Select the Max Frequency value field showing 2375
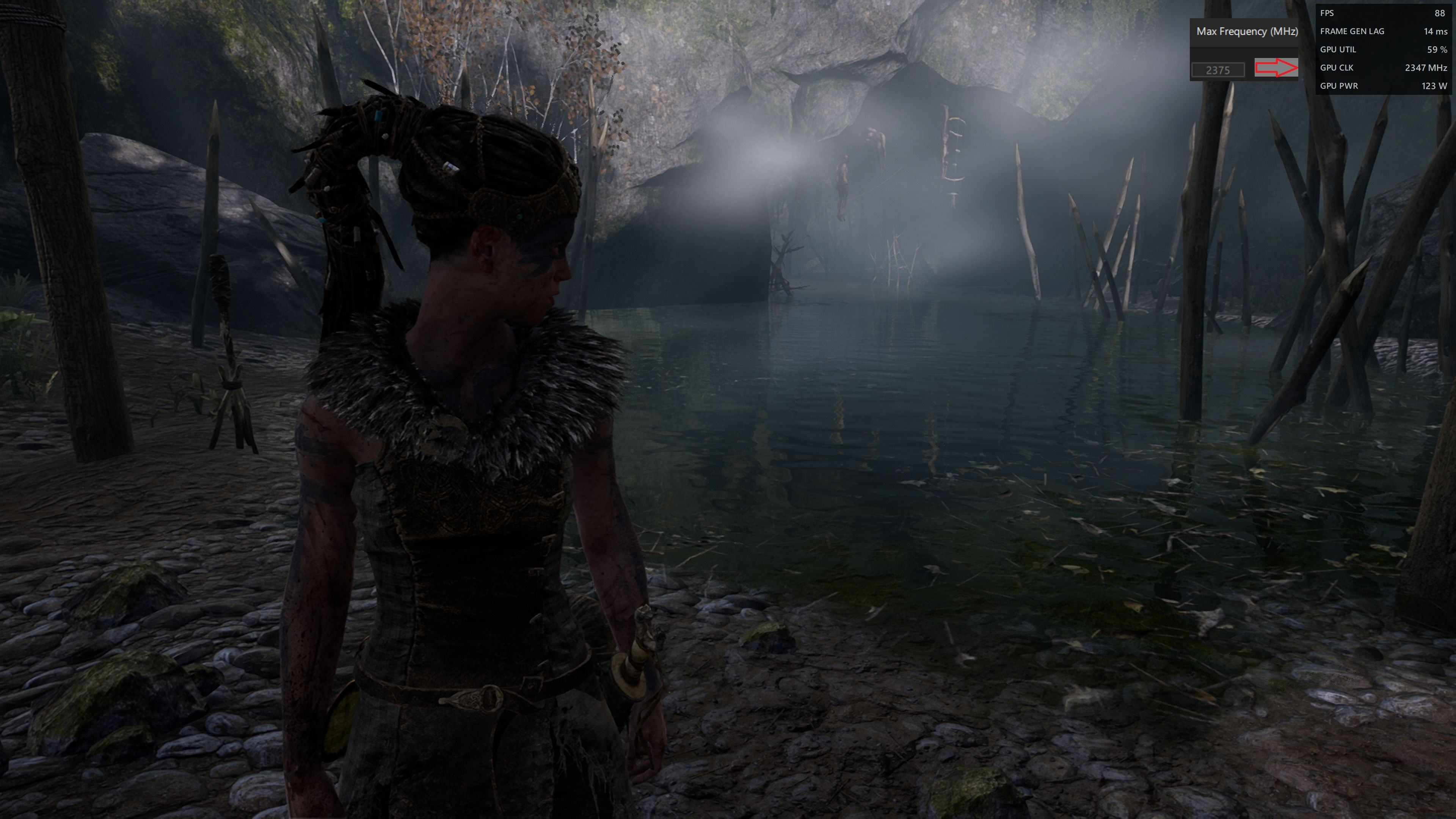The image size is (1456, 819). pyautogui.click(x=1218, y=70)
